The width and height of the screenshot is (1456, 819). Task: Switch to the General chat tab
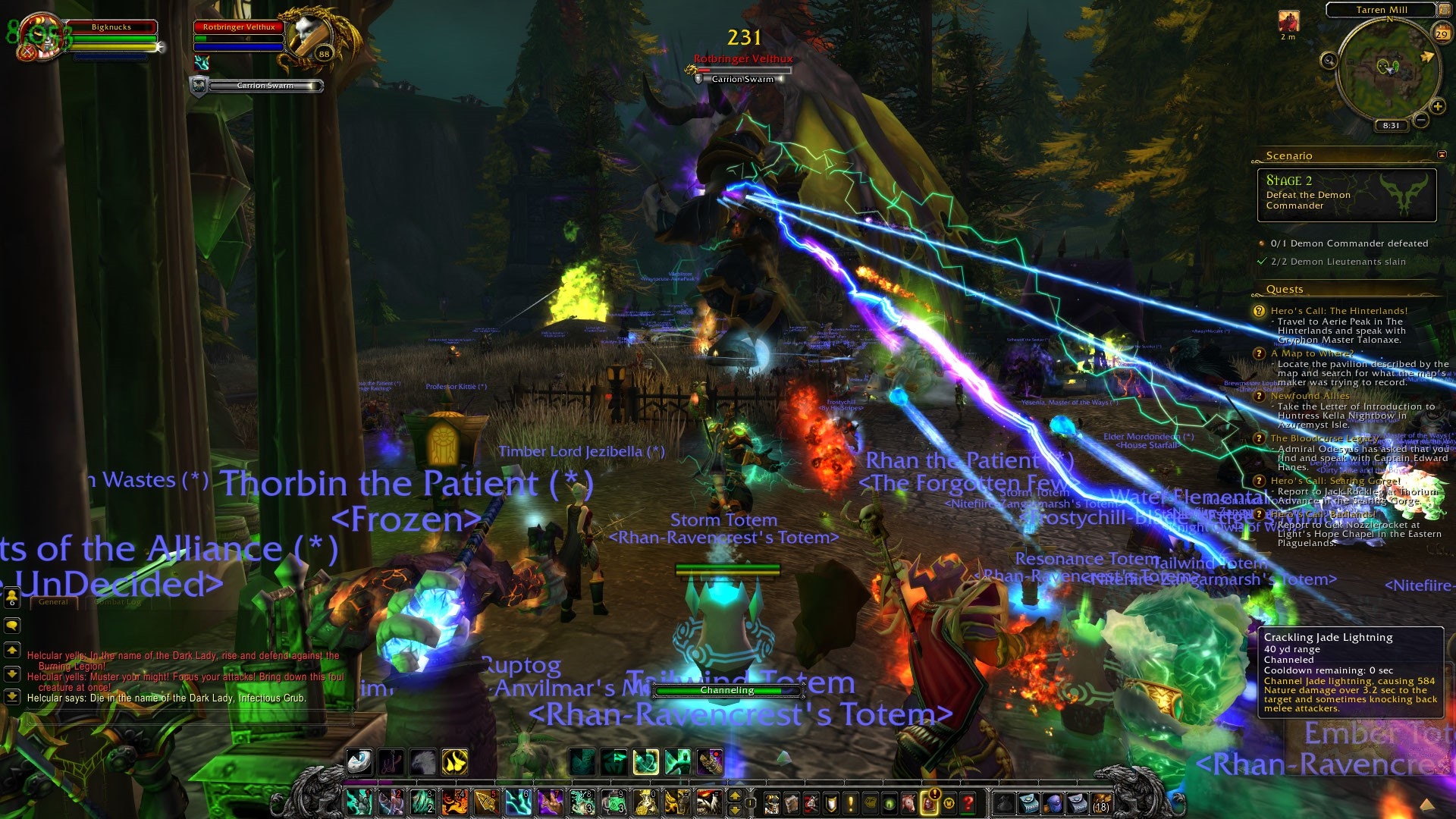(x=53, y=602)
